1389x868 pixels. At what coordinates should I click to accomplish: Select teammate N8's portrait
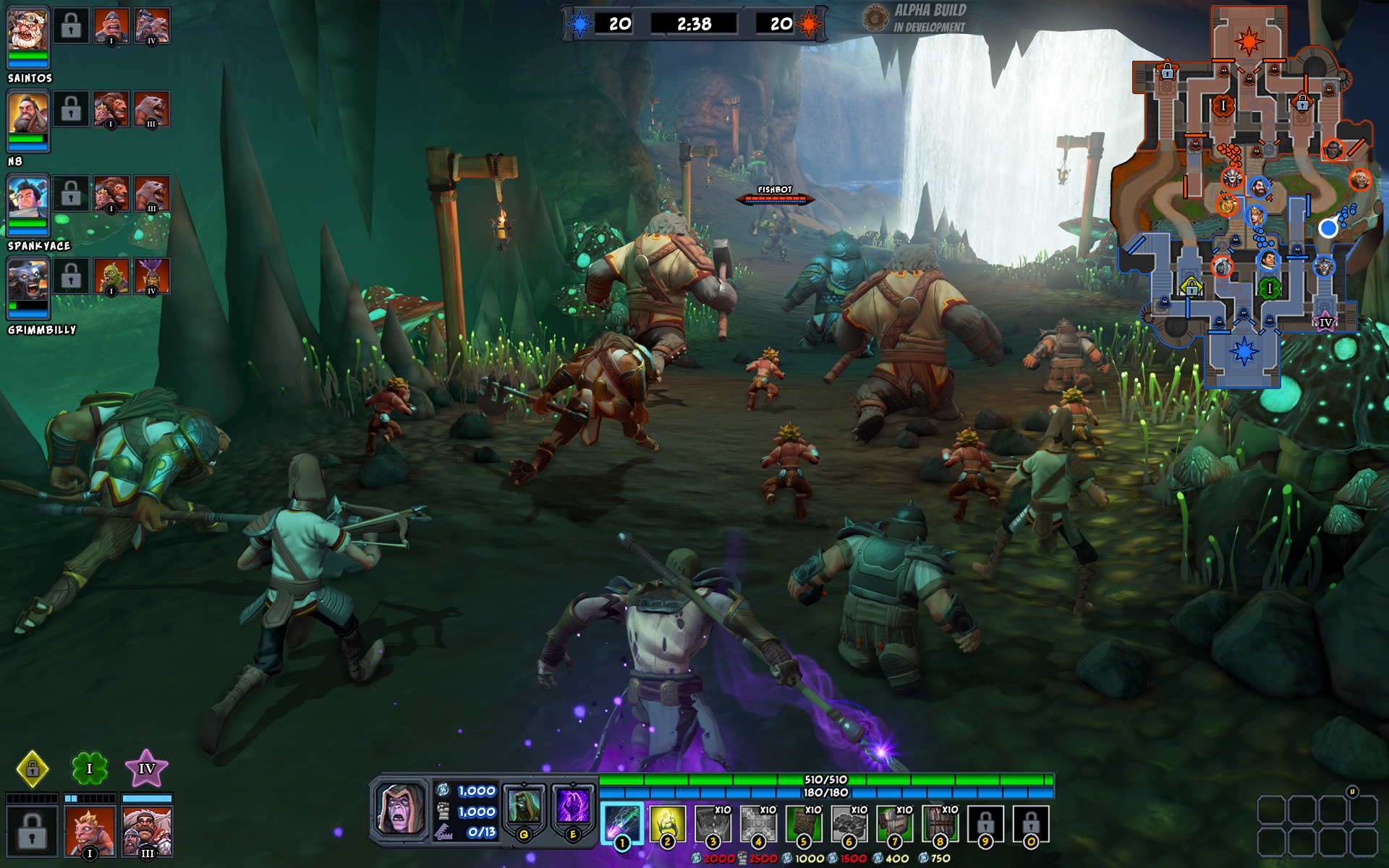pos(28,114)
